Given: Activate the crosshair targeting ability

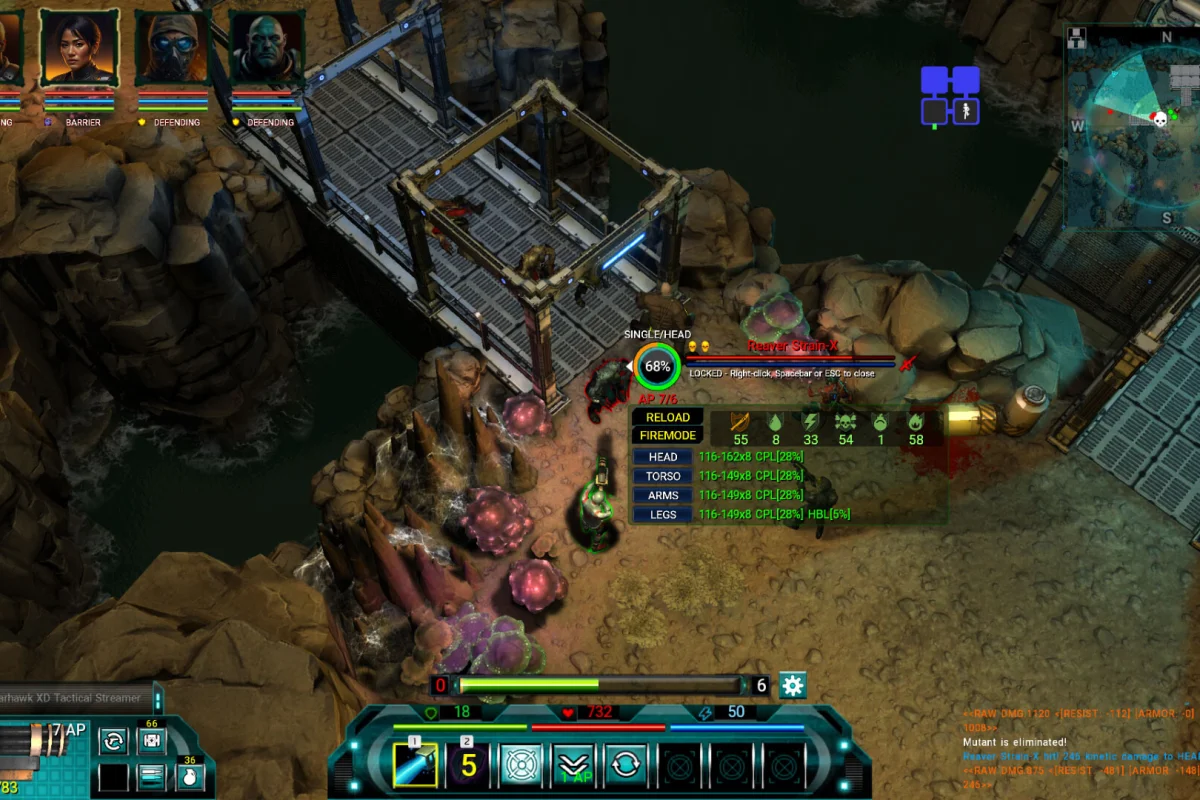Looking at the screenshot, I should click(521, 765).
